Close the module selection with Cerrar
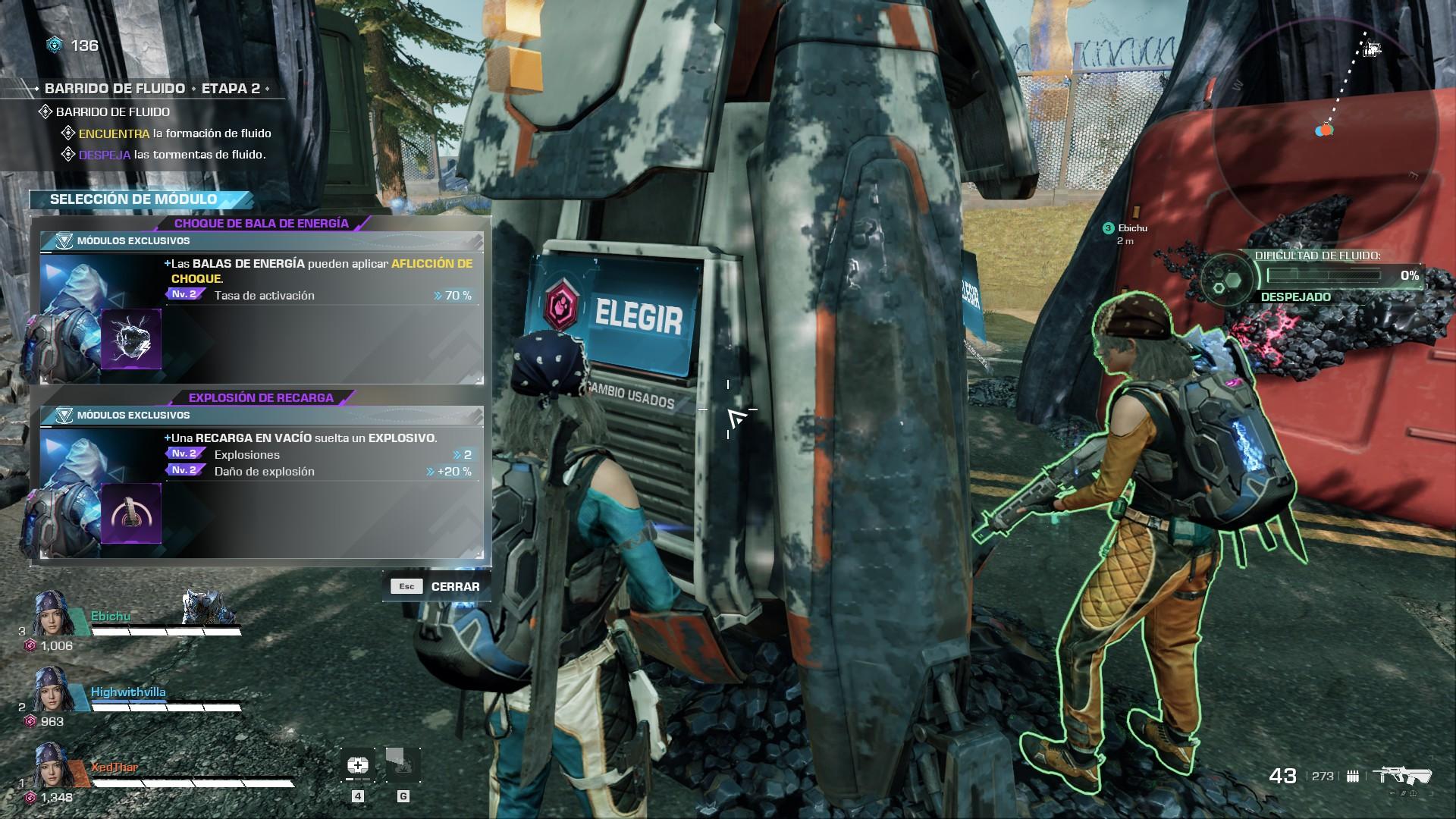 tap(437, 586)
